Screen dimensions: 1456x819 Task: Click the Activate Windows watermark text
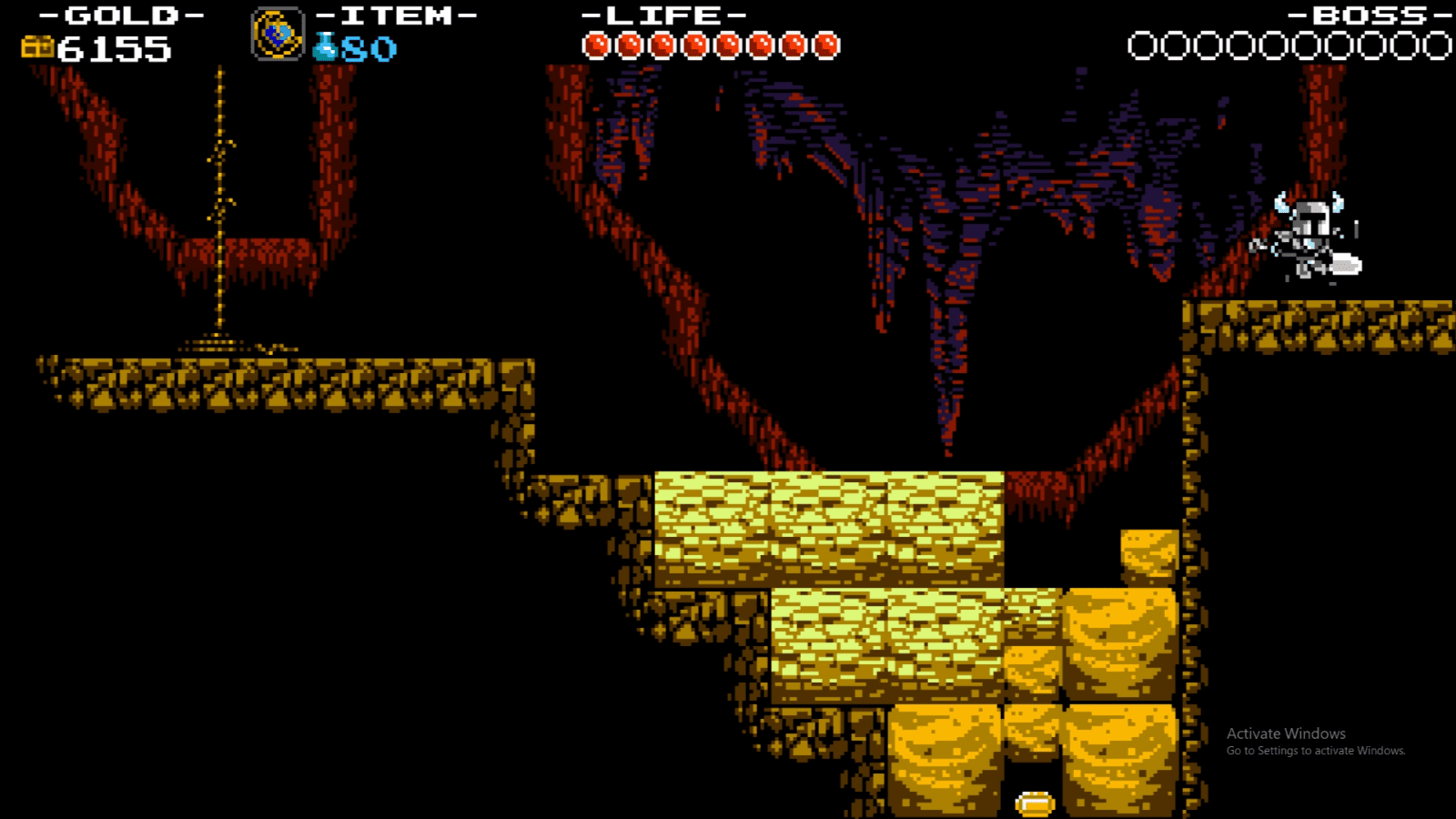(x=1287, y=733)
